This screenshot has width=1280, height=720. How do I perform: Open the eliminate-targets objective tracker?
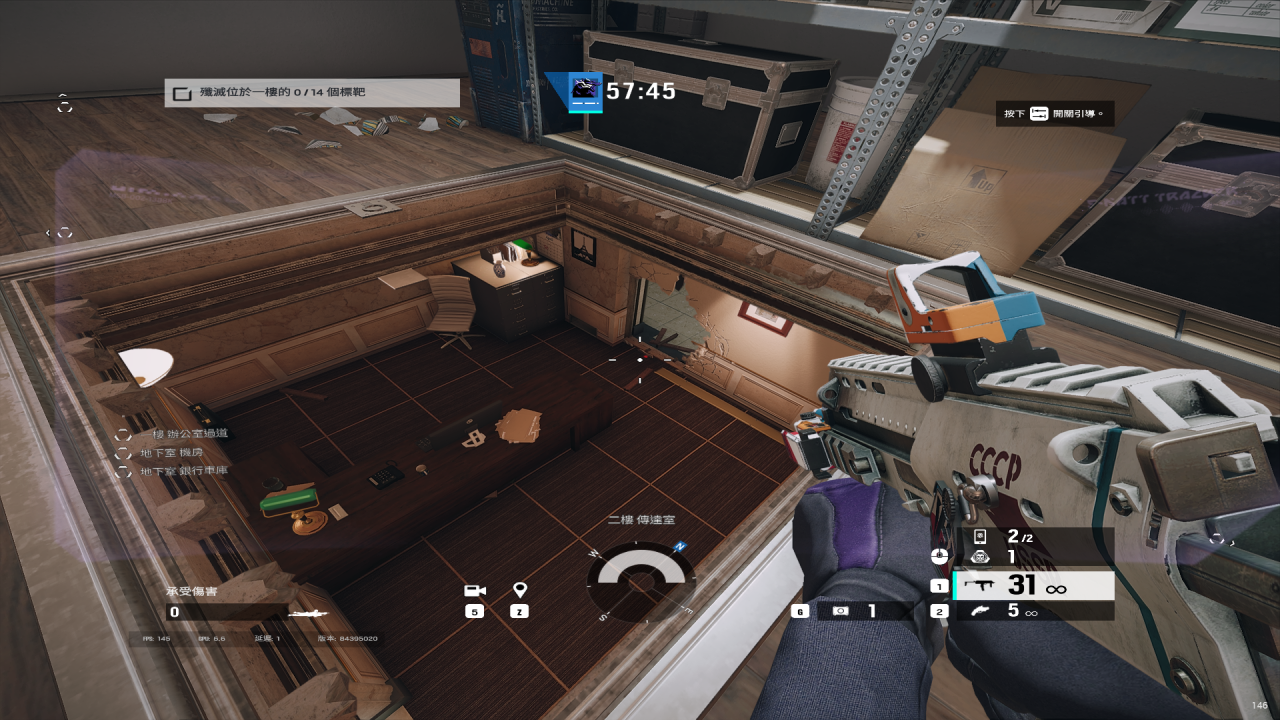312,93
